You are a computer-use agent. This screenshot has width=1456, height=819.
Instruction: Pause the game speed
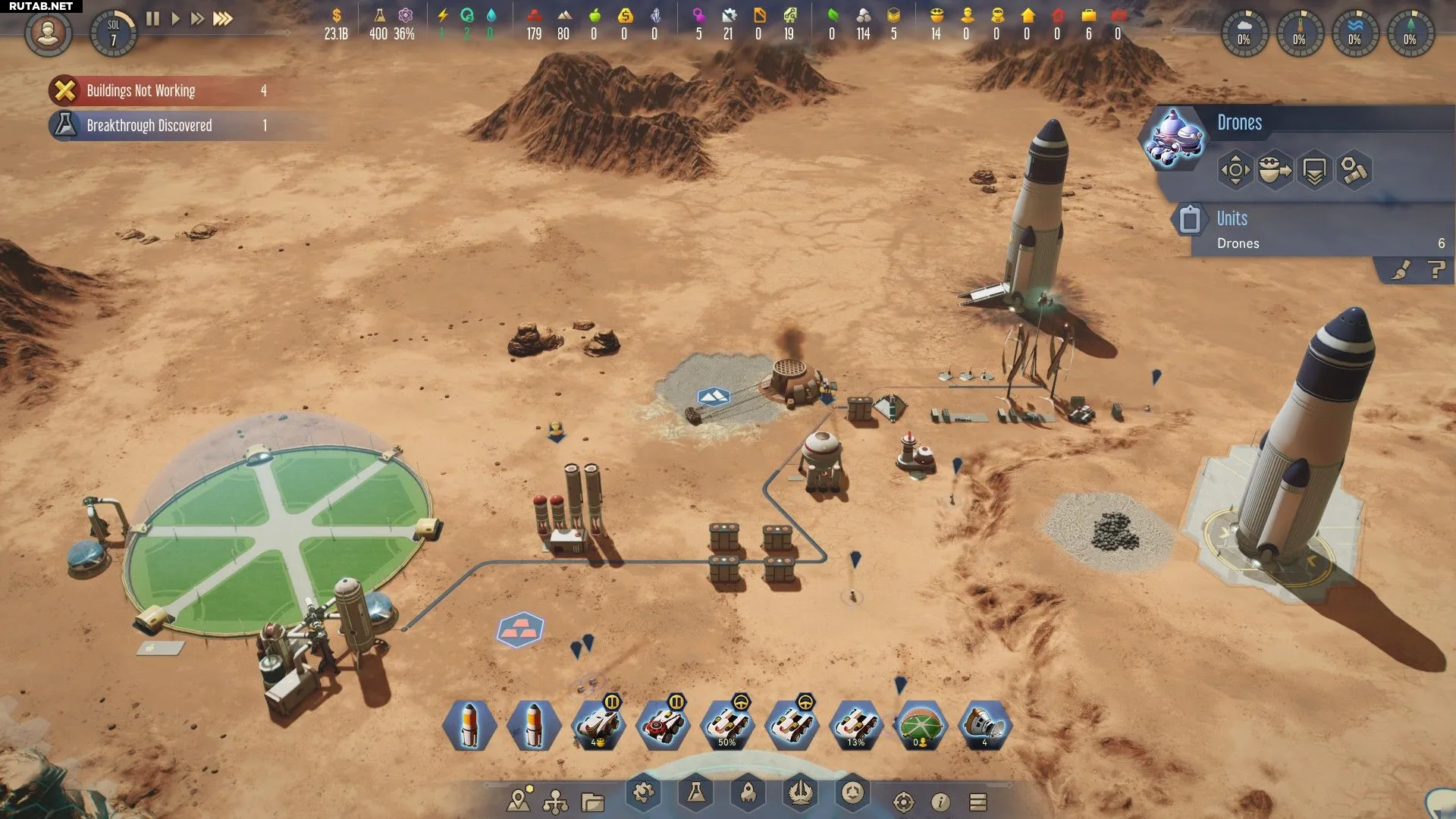click(x=152, y=19)
